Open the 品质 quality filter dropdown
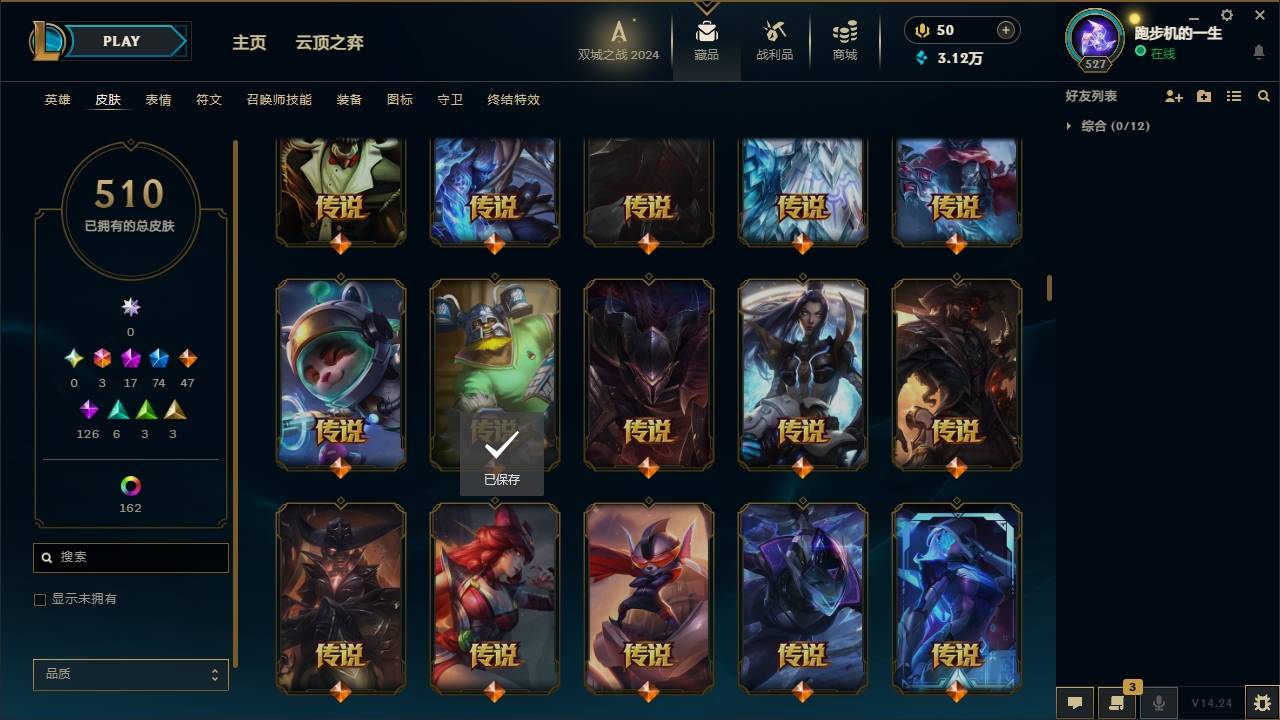 click(130, 674)
